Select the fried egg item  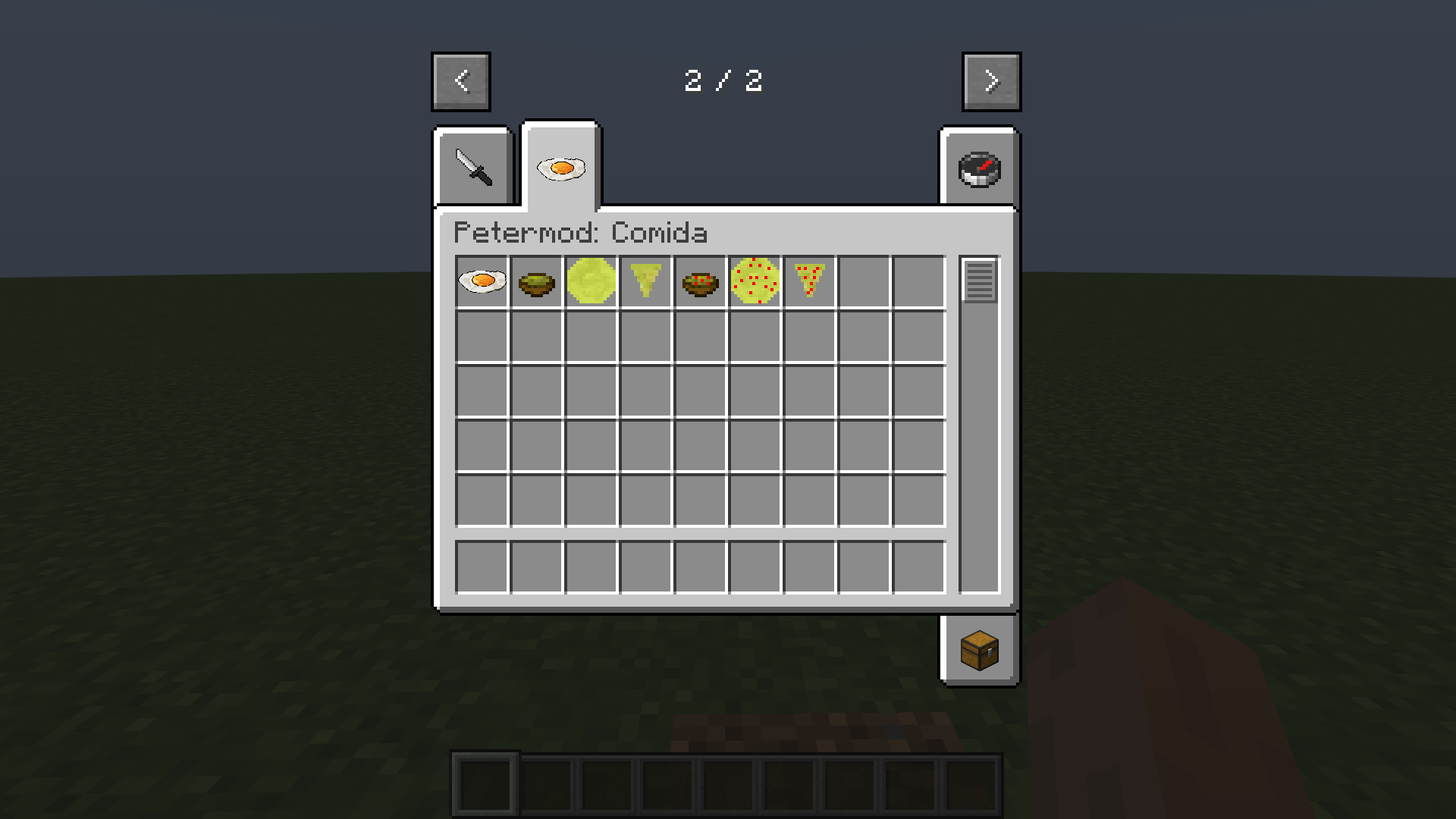482,281
